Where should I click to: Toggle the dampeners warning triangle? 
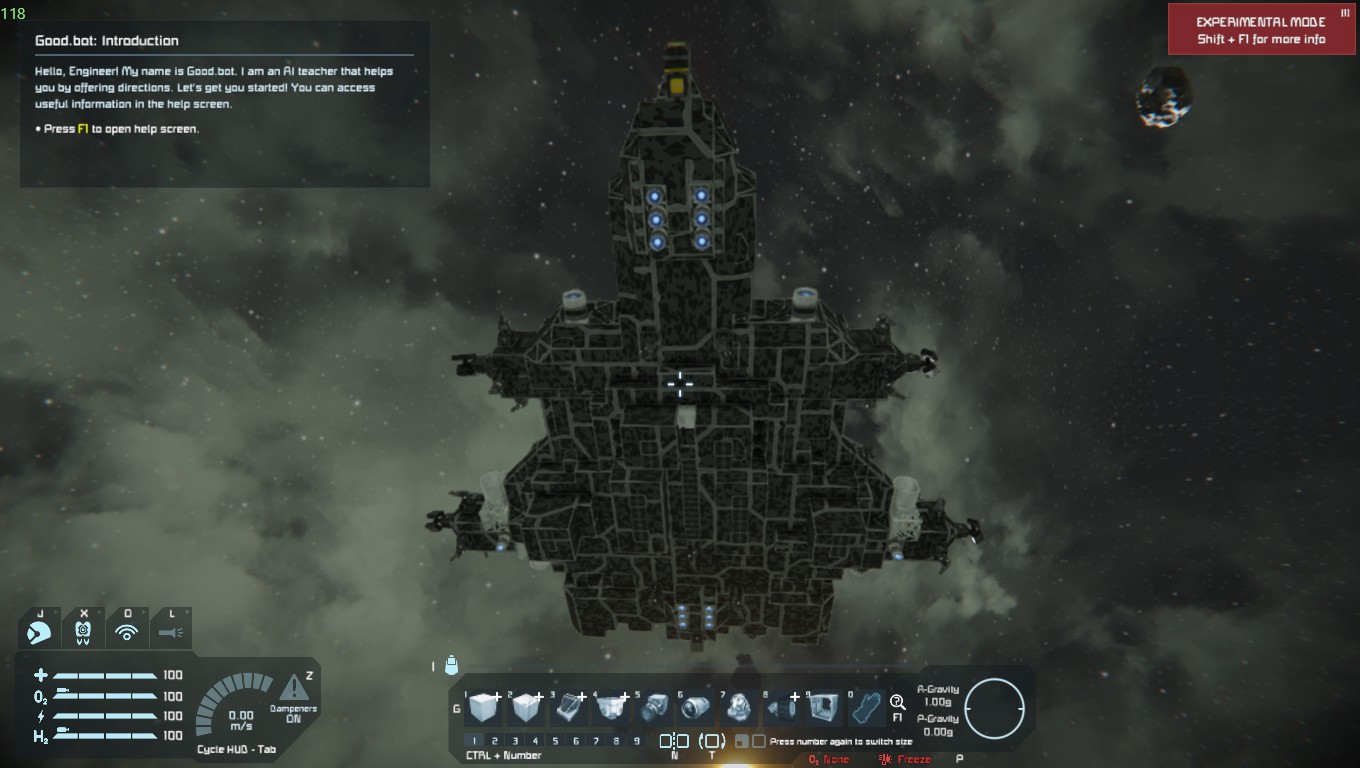point(293,687)
